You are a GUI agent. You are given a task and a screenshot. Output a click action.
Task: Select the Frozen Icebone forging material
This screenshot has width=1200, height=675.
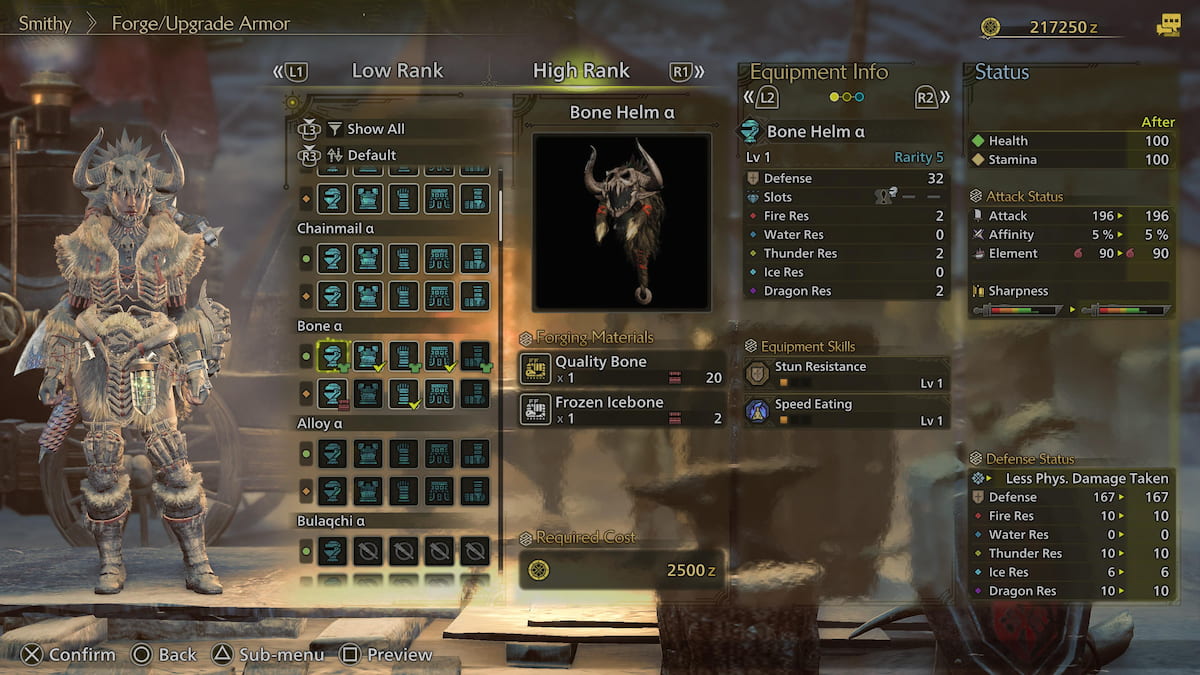(621, 409)
